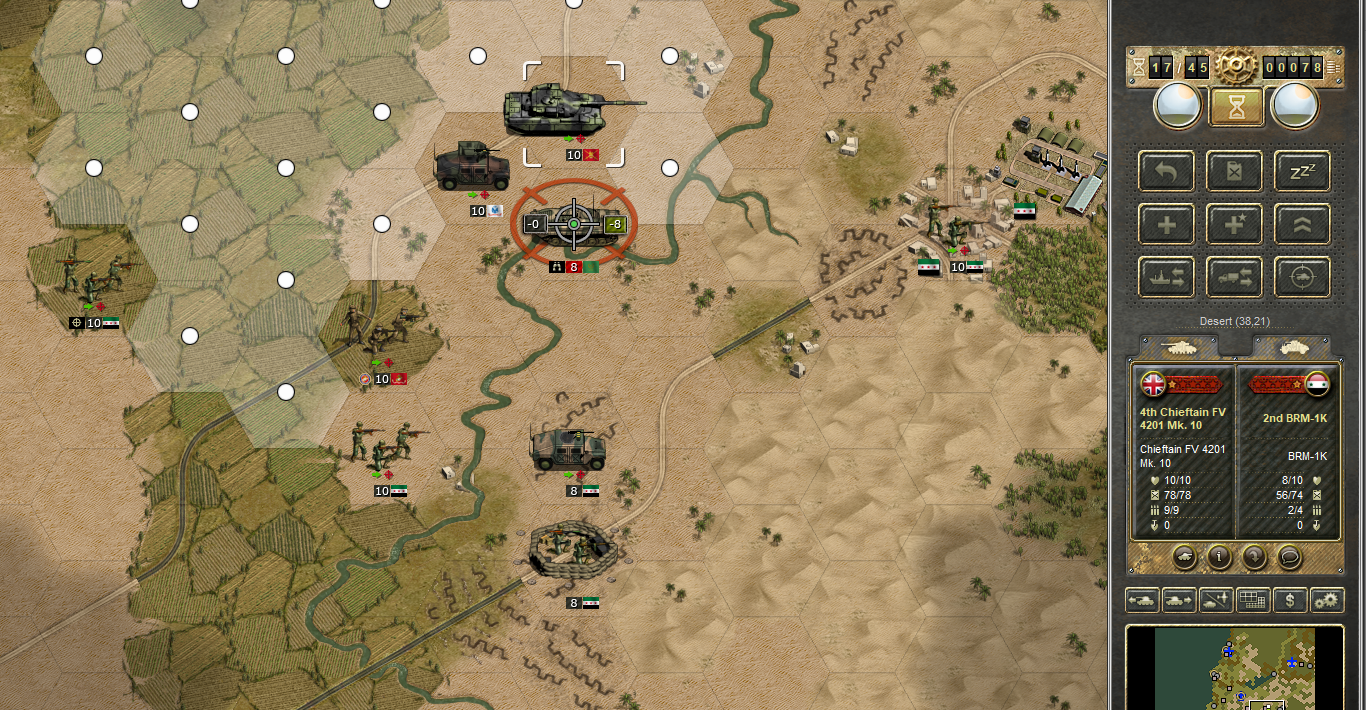
Task: Use the plus-with-star elite replacements button
Action: click(x=1236, y=224)
